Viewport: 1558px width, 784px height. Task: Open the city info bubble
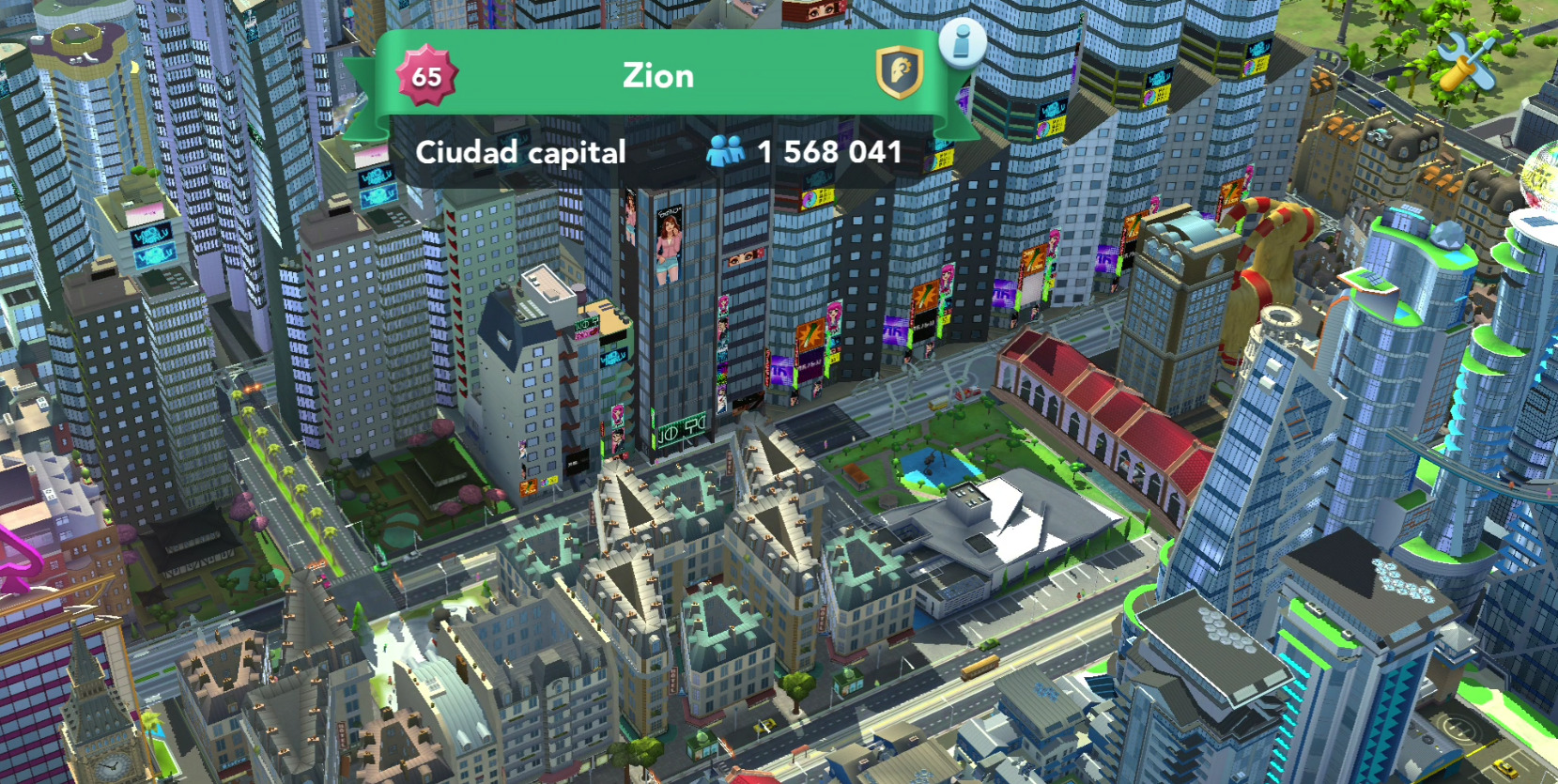[962, 42]
